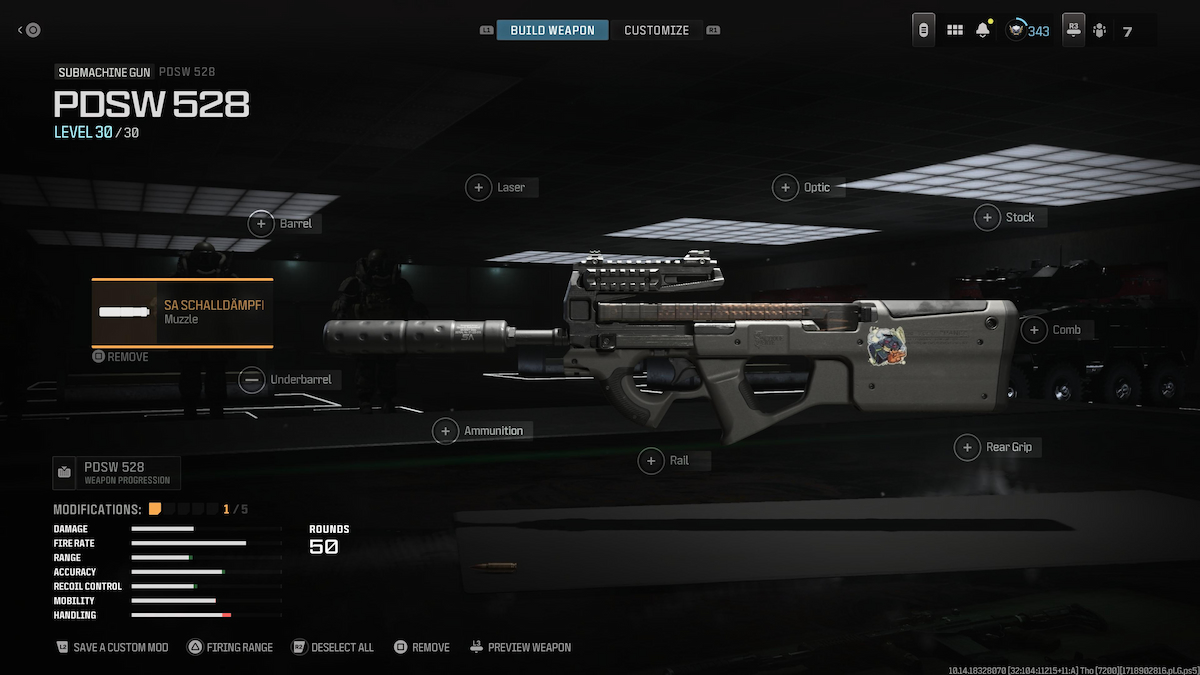Open the grid menu icon

955,31
